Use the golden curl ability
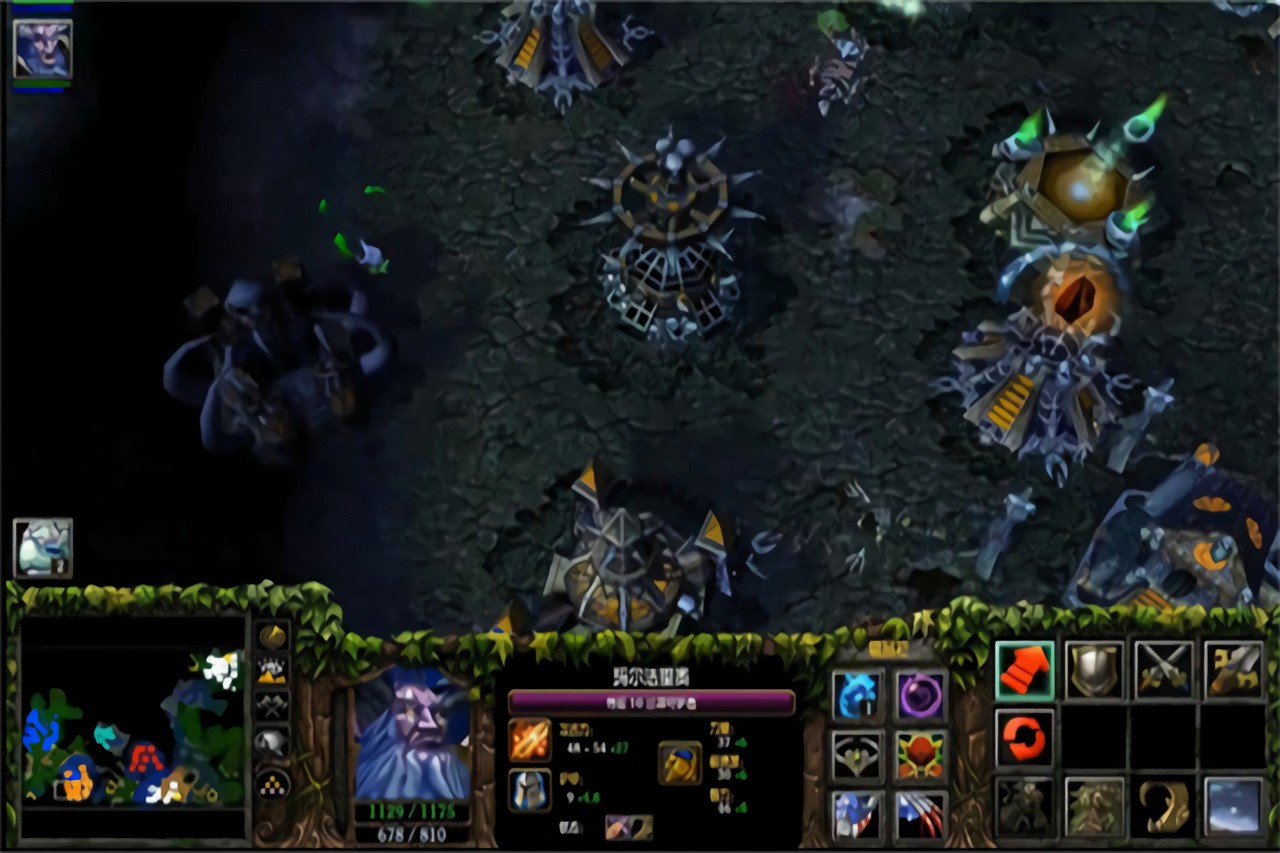1280x853 pixels. 1163,807
